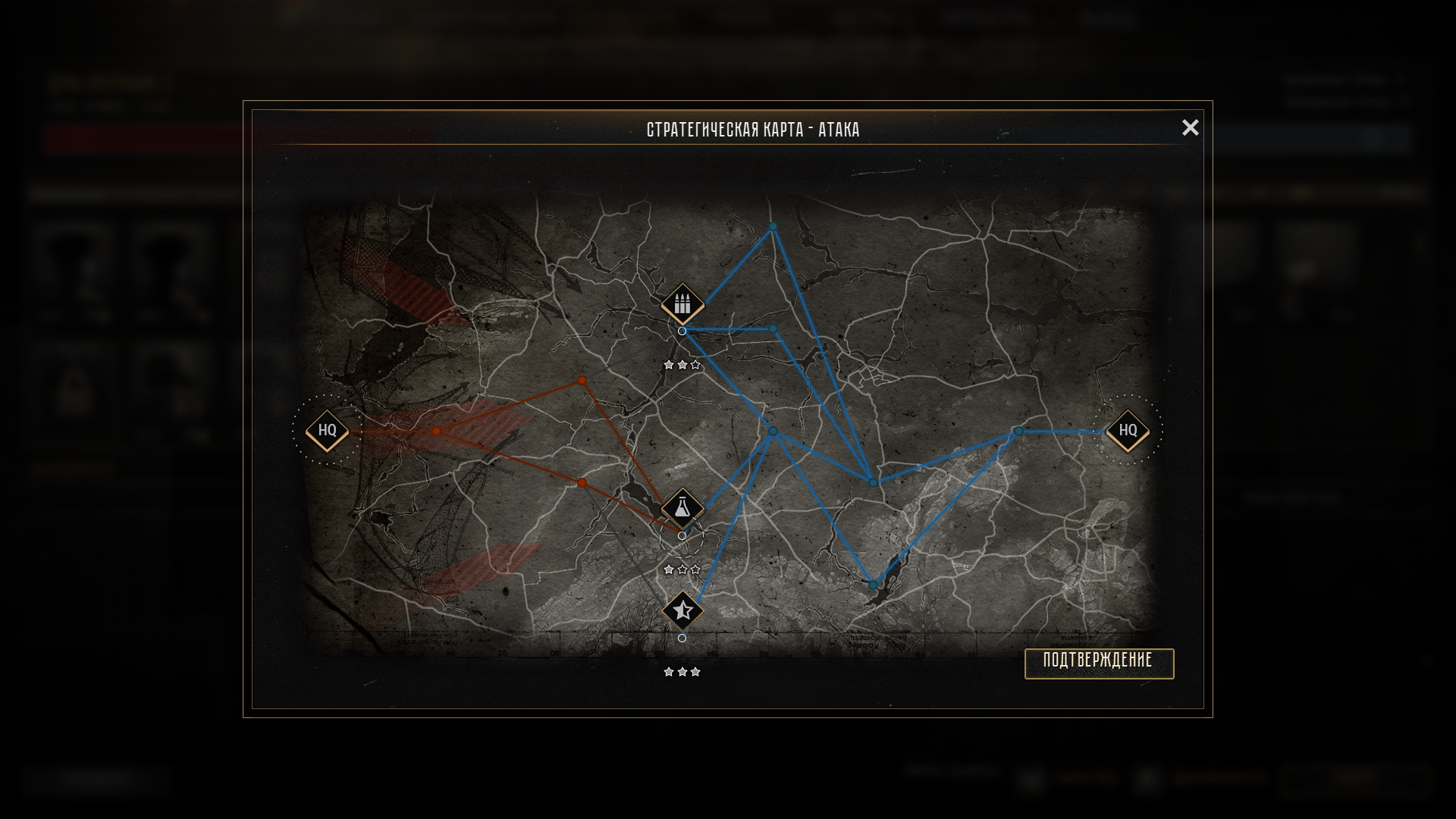Image resolution: width=1456 pixels, height=819 pixels.
Task: Choose the star emblem map node
Action: [682, 610]
